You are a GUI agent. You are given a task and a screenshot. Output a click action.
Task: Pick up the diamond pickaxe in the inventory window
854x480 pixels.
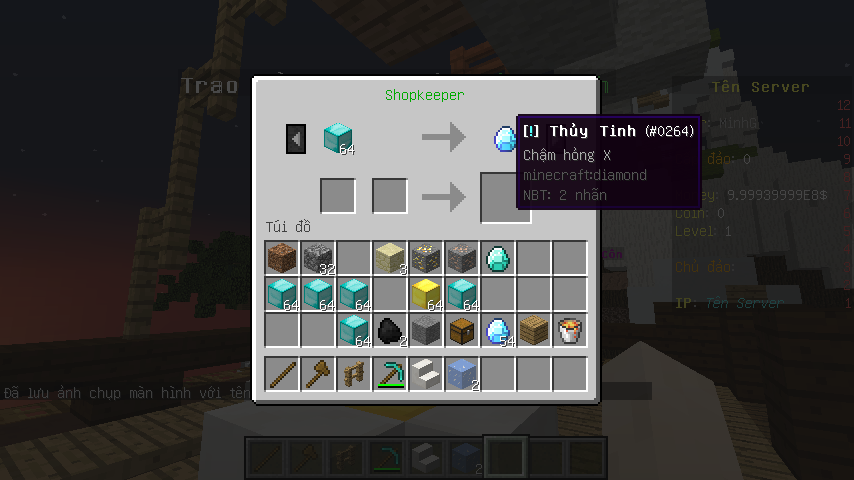[x=391, y=374]
